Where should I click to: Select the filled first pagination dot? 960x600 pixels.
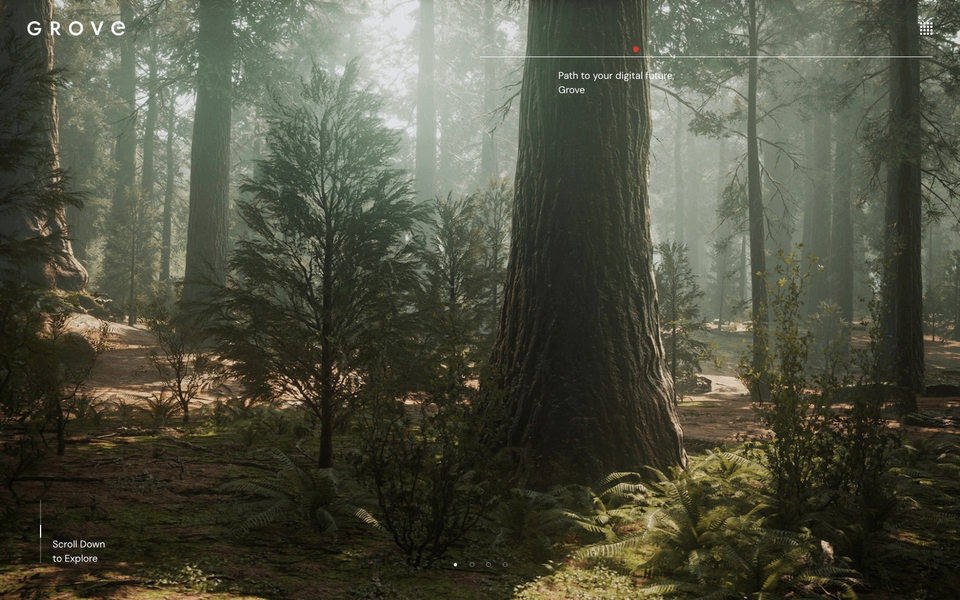tap(455, 564)
